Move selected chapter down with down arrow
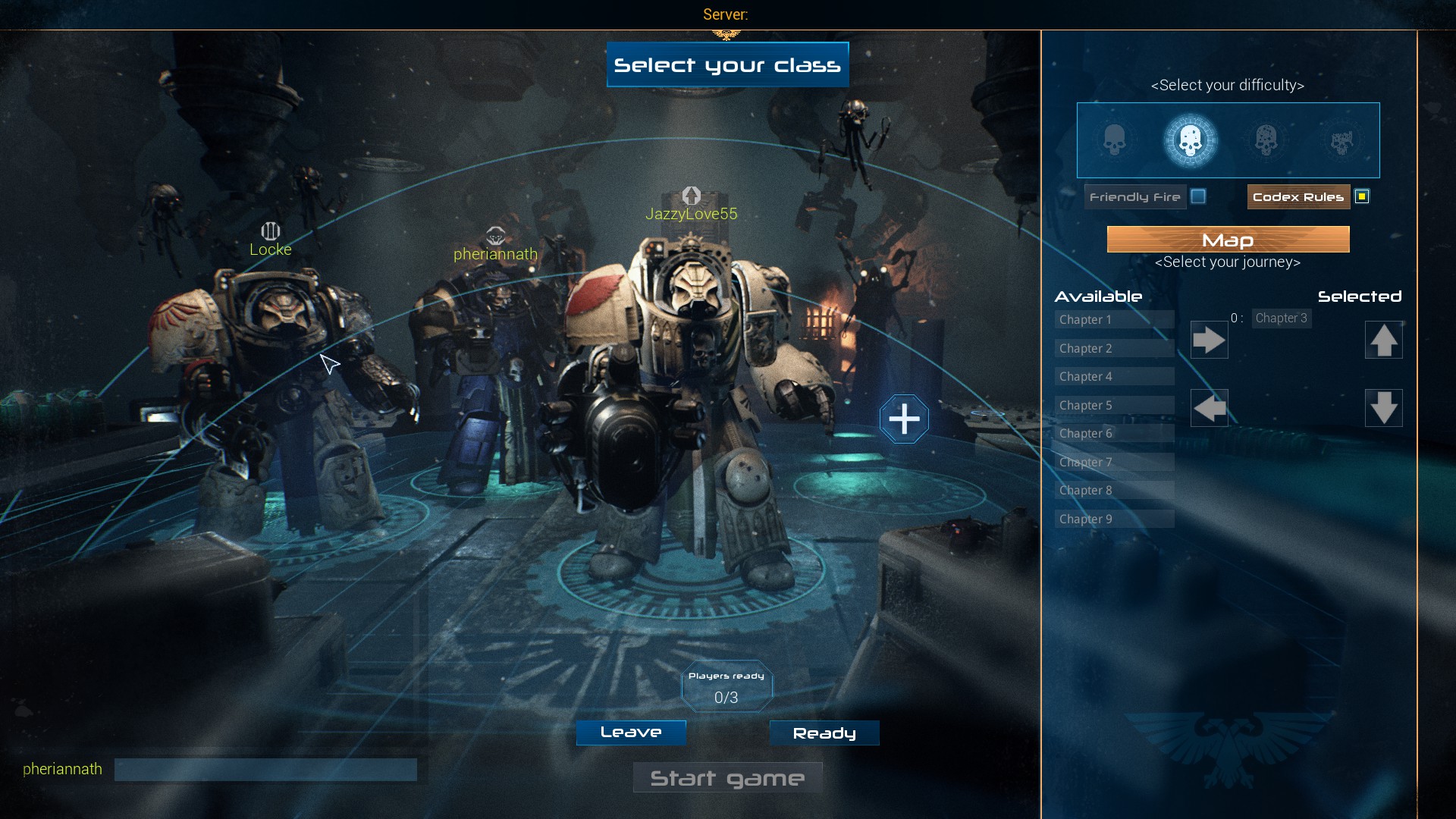Screen dimensions: 1456x819 (1383, 409)
